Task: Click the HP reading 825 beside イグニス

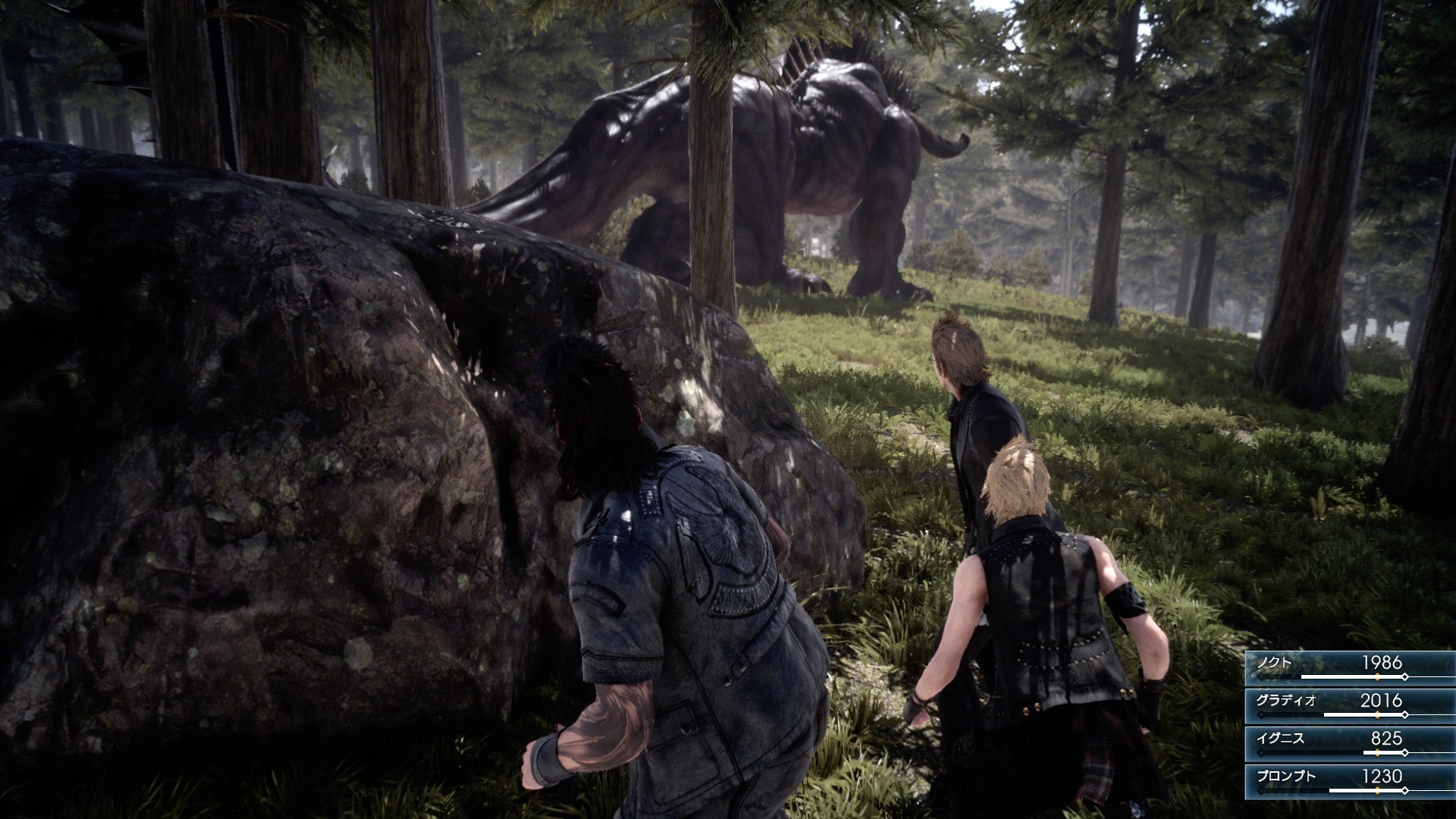Action: pyautogui.click(x=1387, y=739)
